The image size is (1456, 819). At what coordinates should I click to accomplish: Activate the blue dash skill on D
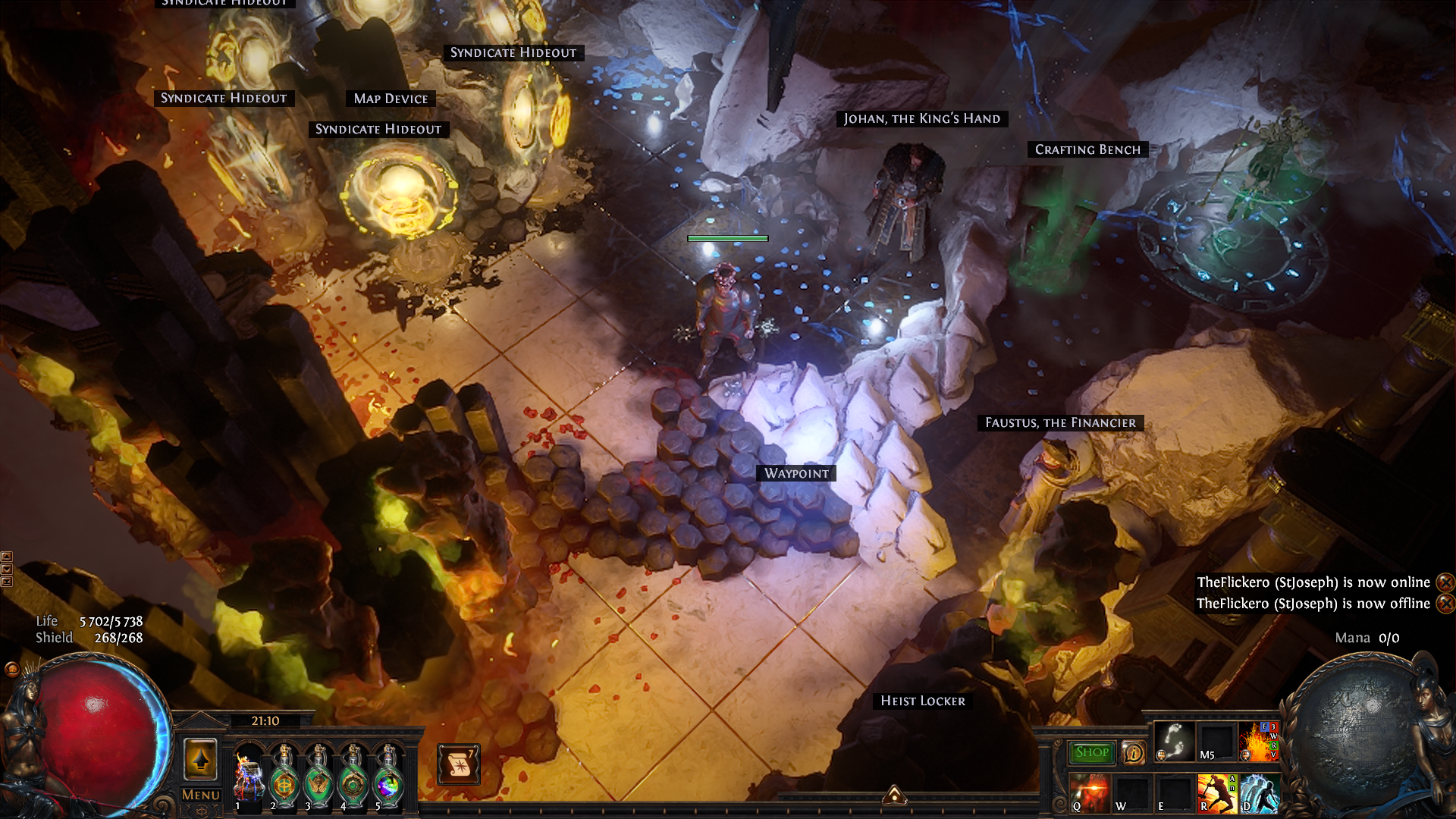(1258, 792)
